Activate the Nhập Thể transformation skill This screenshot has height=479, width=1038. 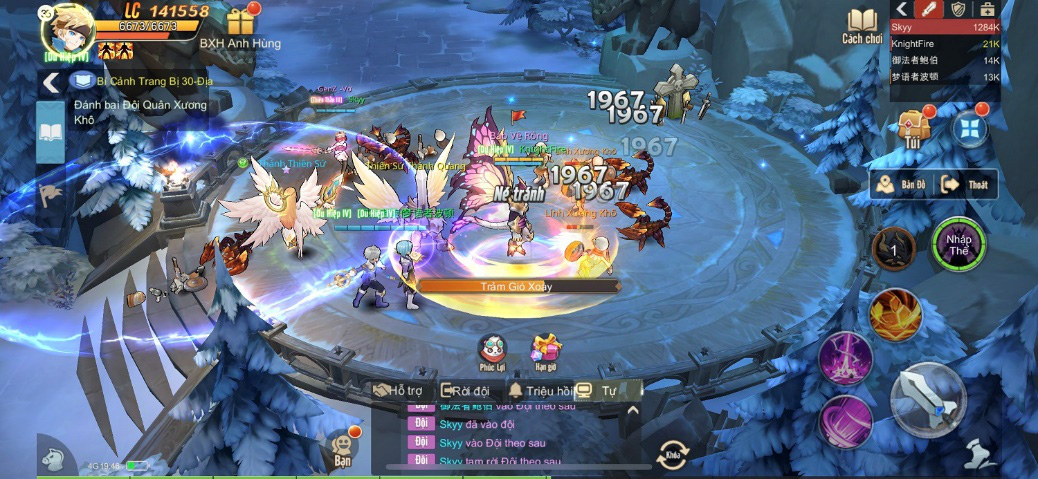pos(958,246)
